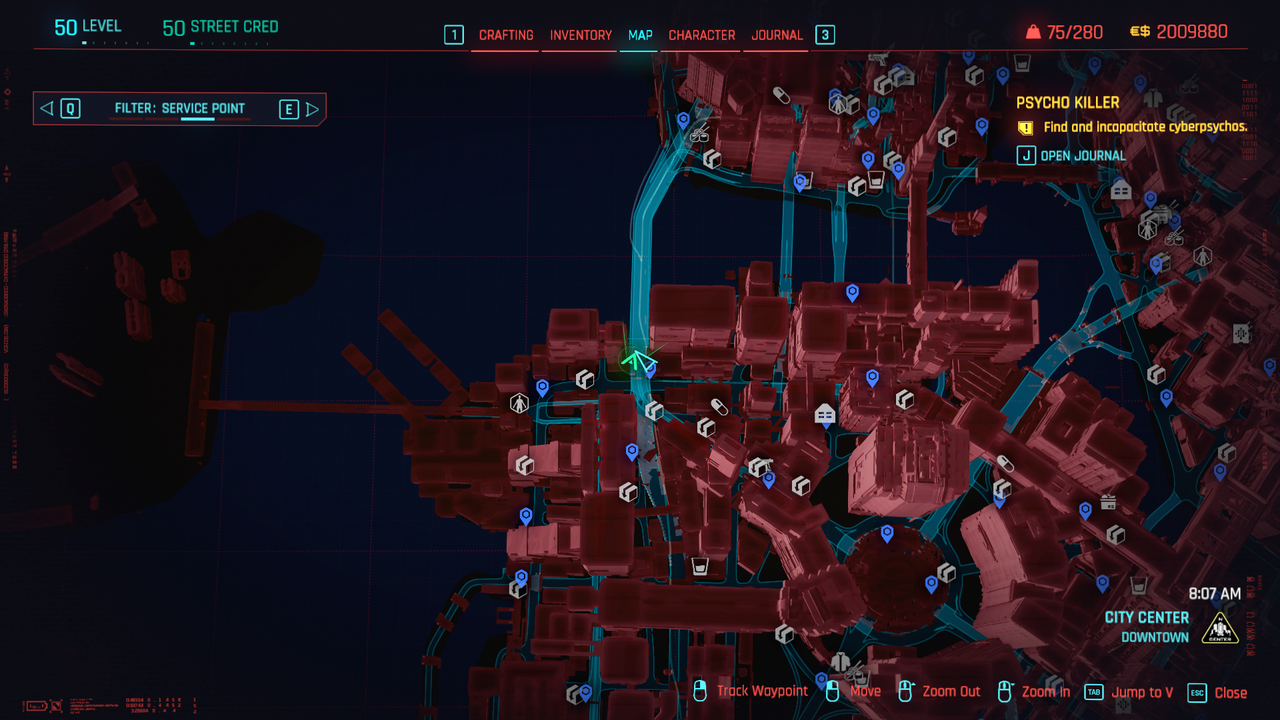Screen dimensions: 1280x720
Task: Click the green player position arrow
Action: 637,359
